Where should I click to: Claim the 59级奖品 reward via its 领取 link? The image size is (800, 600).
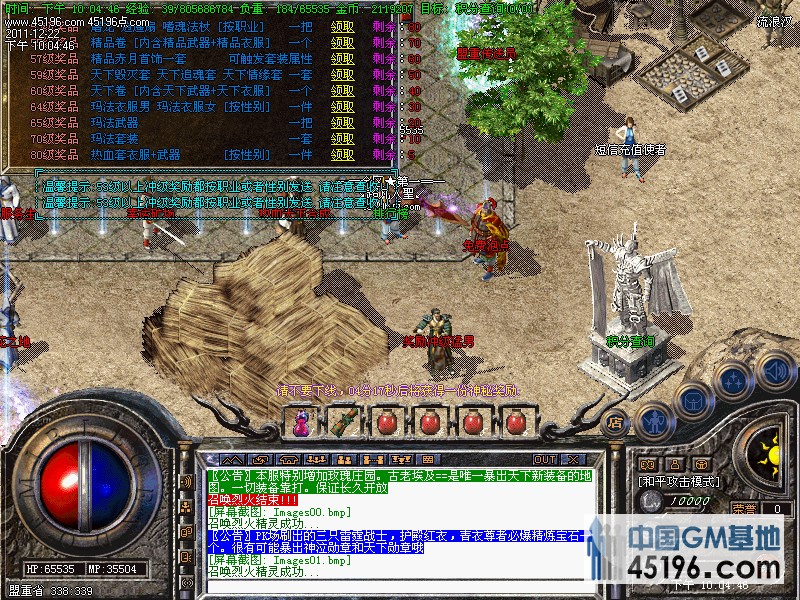click(x=343, y=75)
